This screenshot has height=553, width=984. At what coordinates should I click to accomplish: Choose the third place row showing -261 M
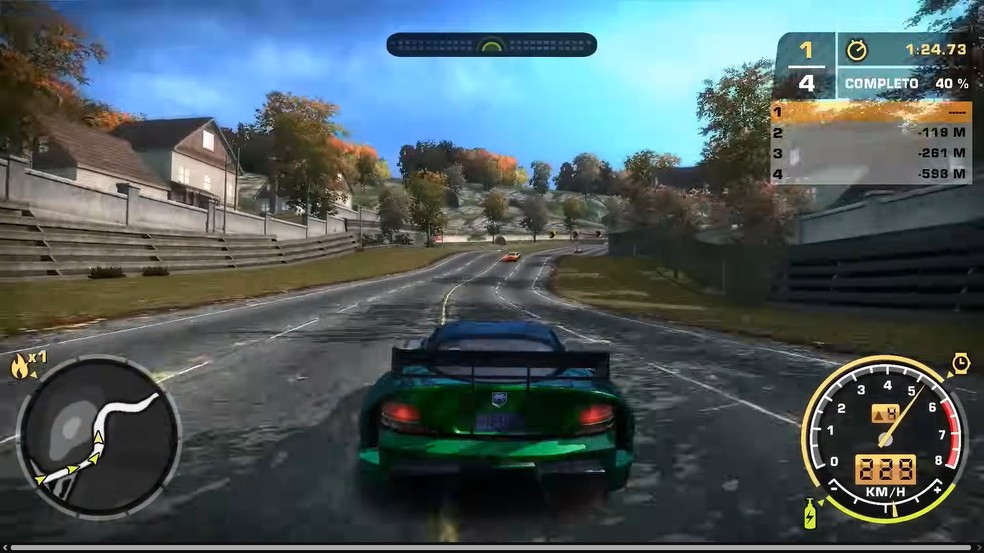[871, 153]
